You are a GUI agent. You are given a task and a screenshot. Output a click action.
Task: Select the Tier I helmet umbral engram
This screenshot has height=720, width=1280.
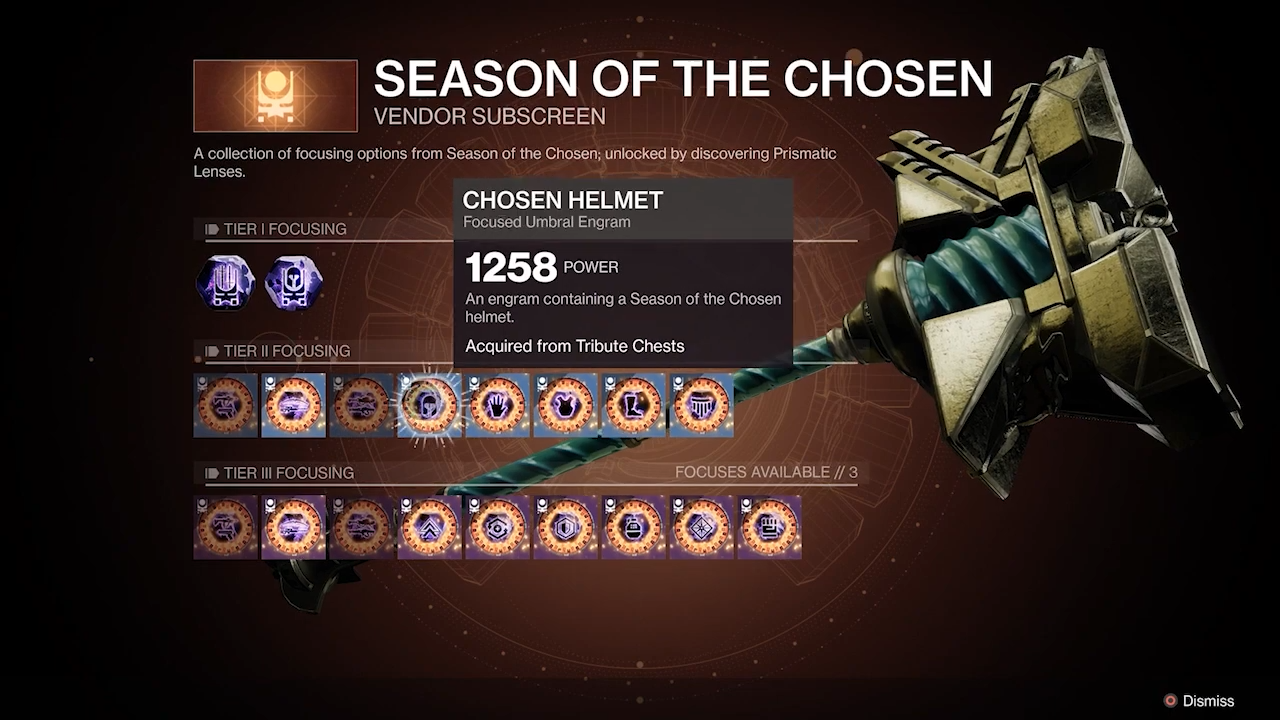pyautogui.click(x=294, y=284)
